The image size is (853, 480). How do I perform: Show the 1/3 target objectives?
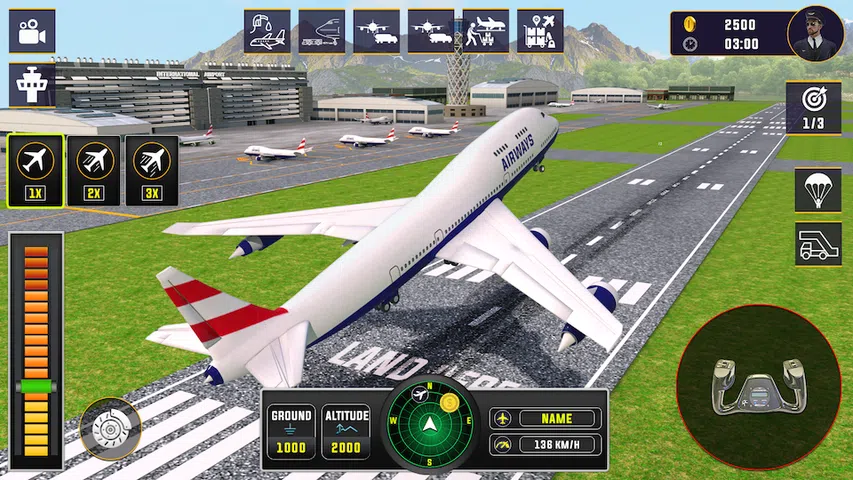[812, 107]
